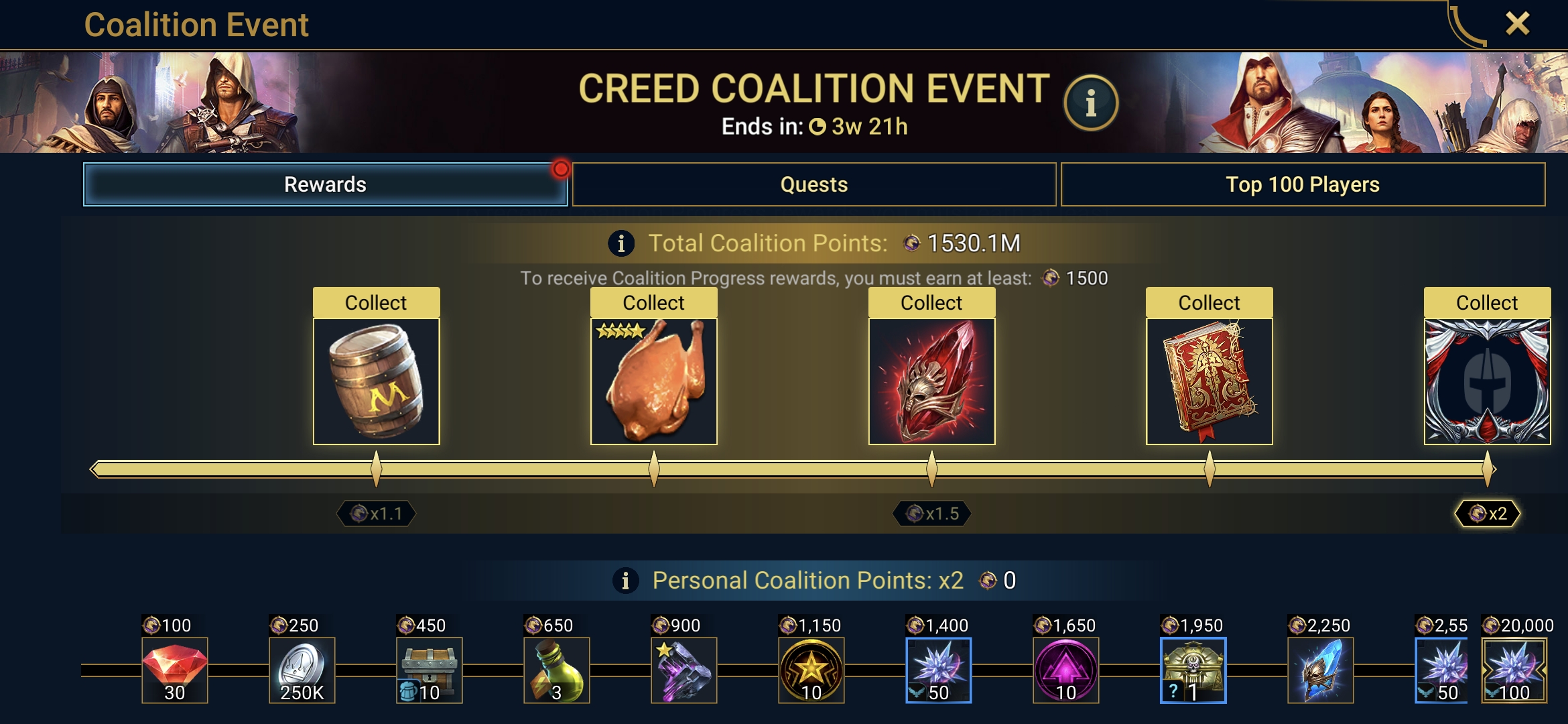This screenshot has height=724, width=1568.
Task: Collect the red skill tome reward
Action: (x=1209, y=303)
